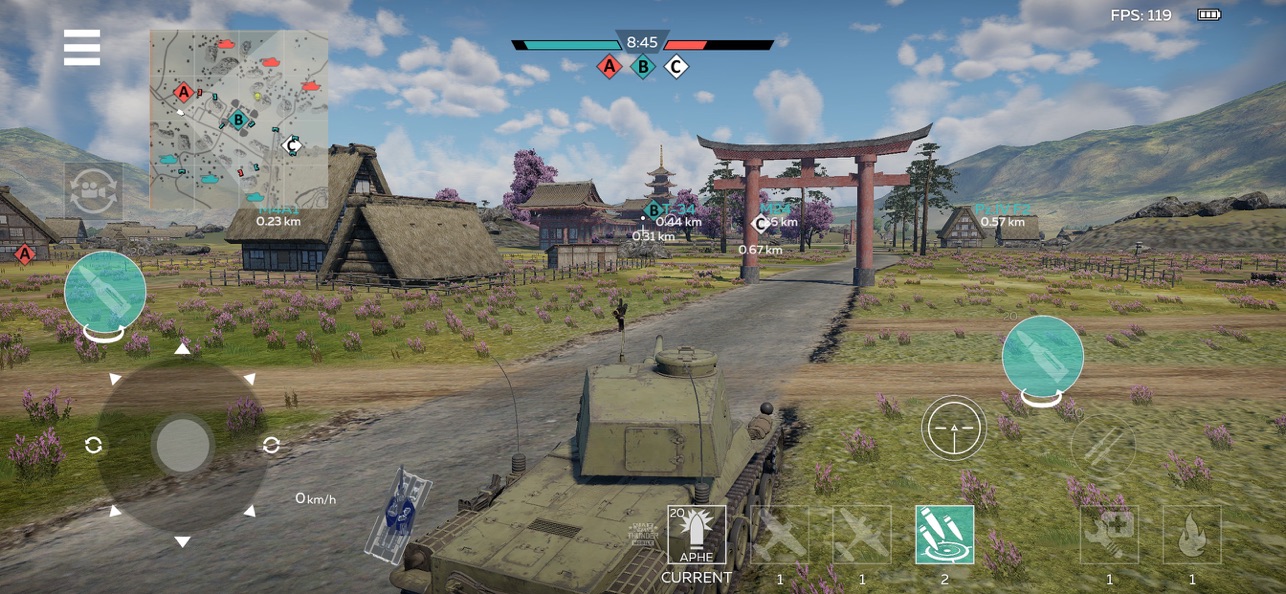The height and width of the screenshot is (594, 1286).
Task: Fire the machine gun button
Action: [x=1103, y=445]
